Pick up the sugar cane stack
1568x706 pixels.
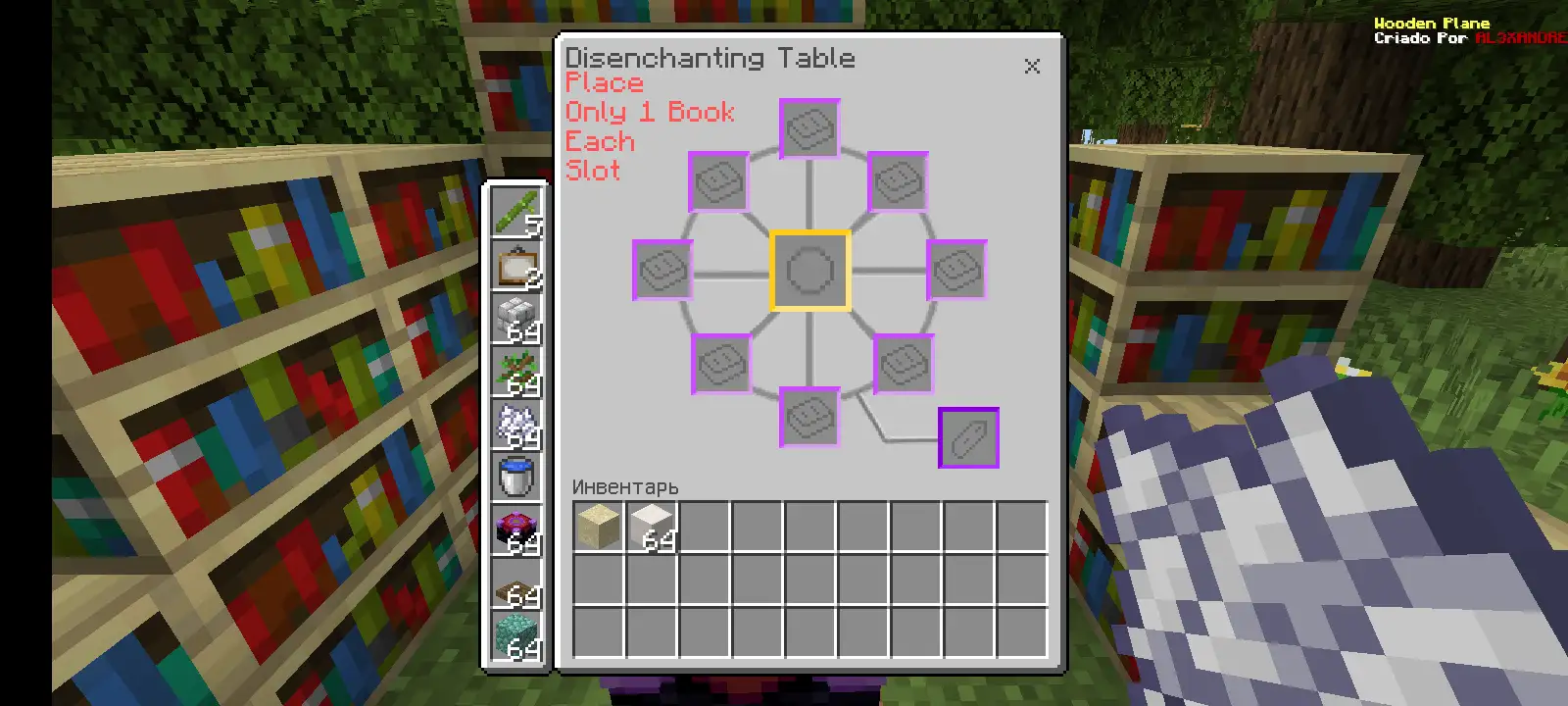516,212
